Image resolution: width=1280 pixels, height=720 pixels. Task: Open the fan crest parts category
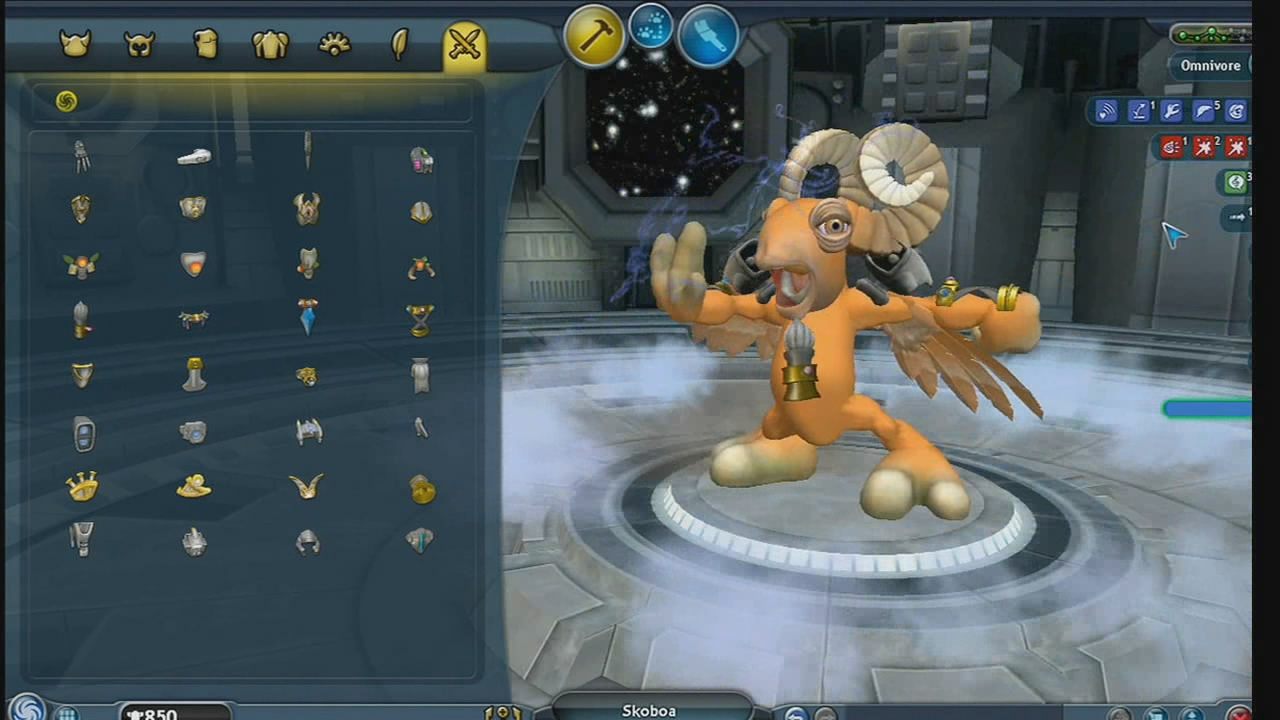click(335, 42)
